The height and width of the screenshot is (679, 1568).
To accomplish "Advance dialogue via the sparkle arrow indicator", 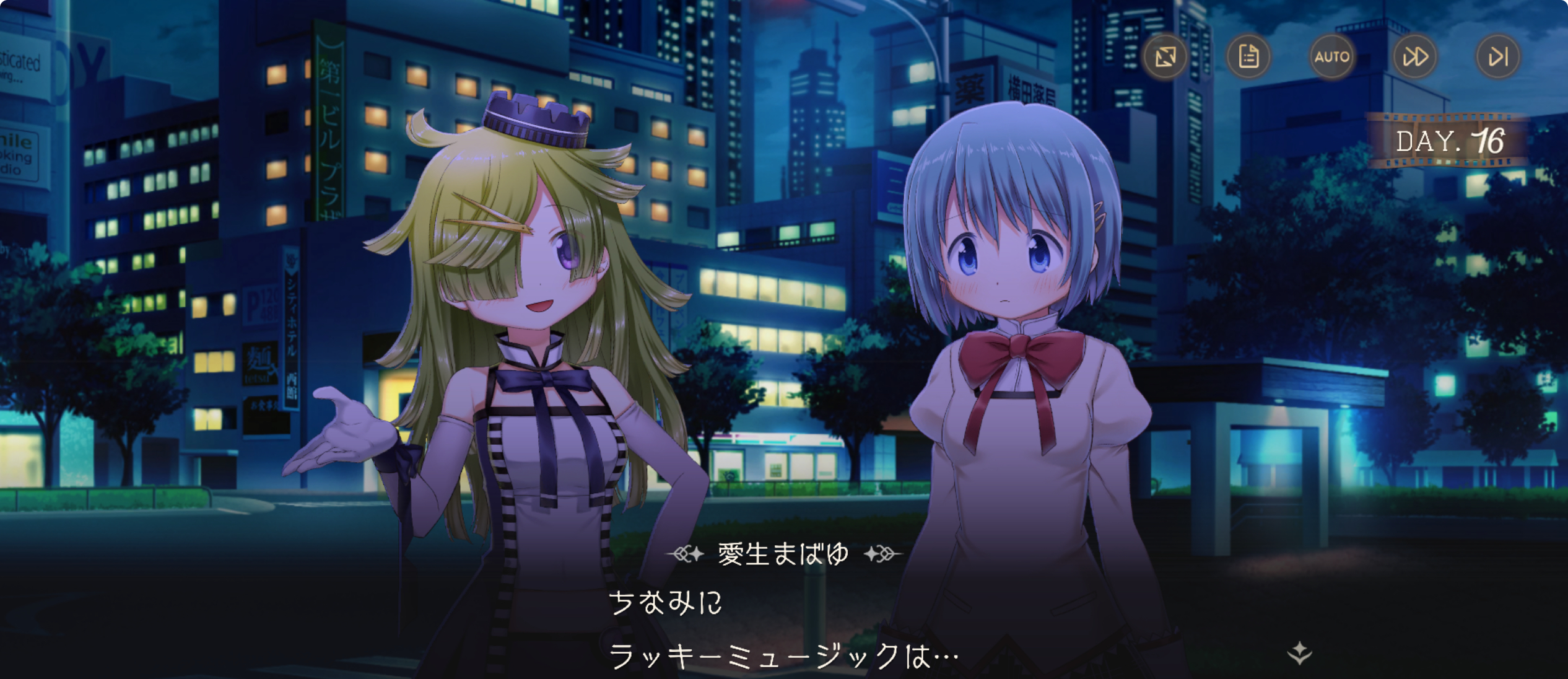I will [x=1299, y=653].
